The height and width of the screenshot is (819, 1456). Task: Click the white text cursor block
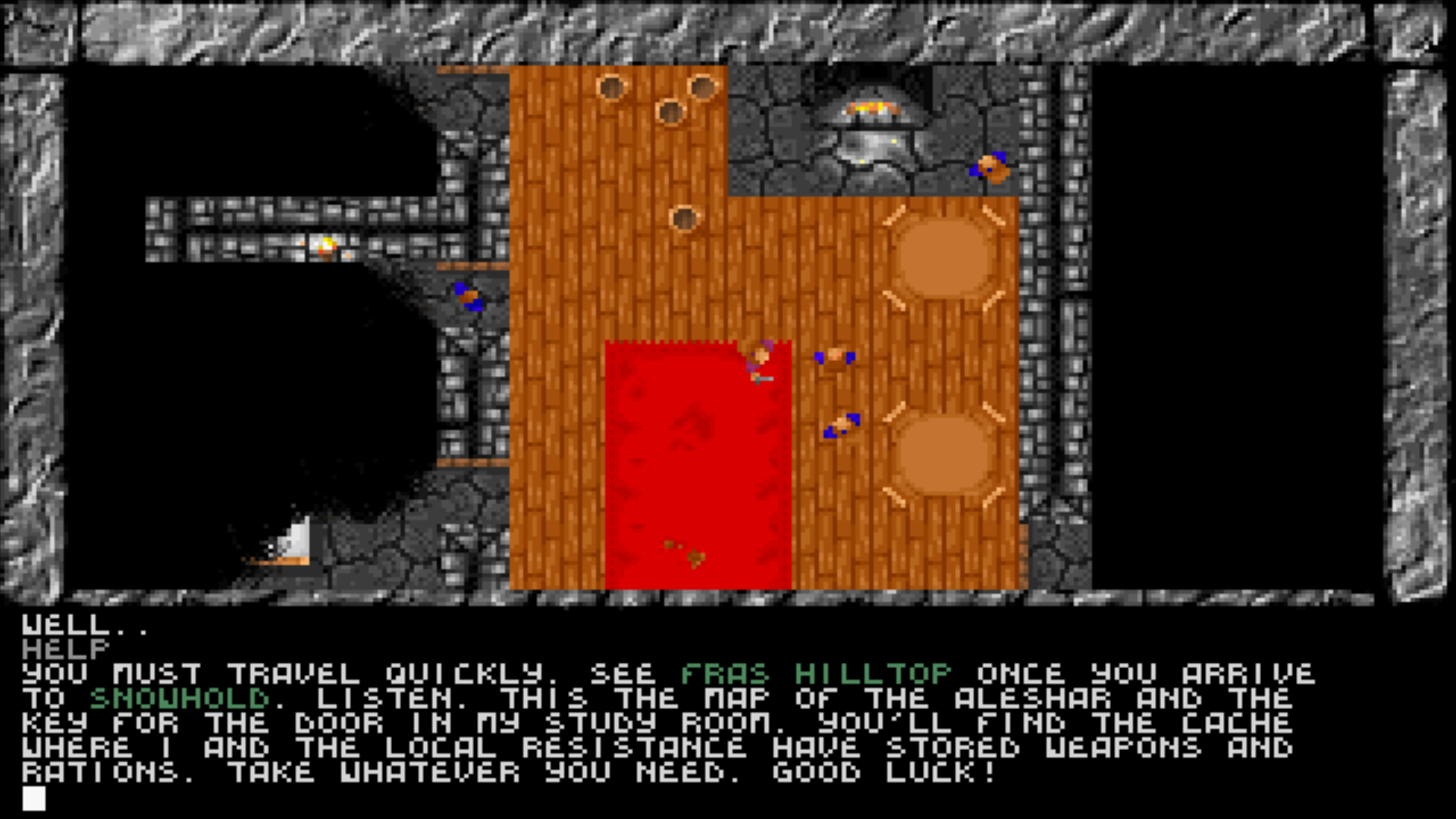coord(34,798)
